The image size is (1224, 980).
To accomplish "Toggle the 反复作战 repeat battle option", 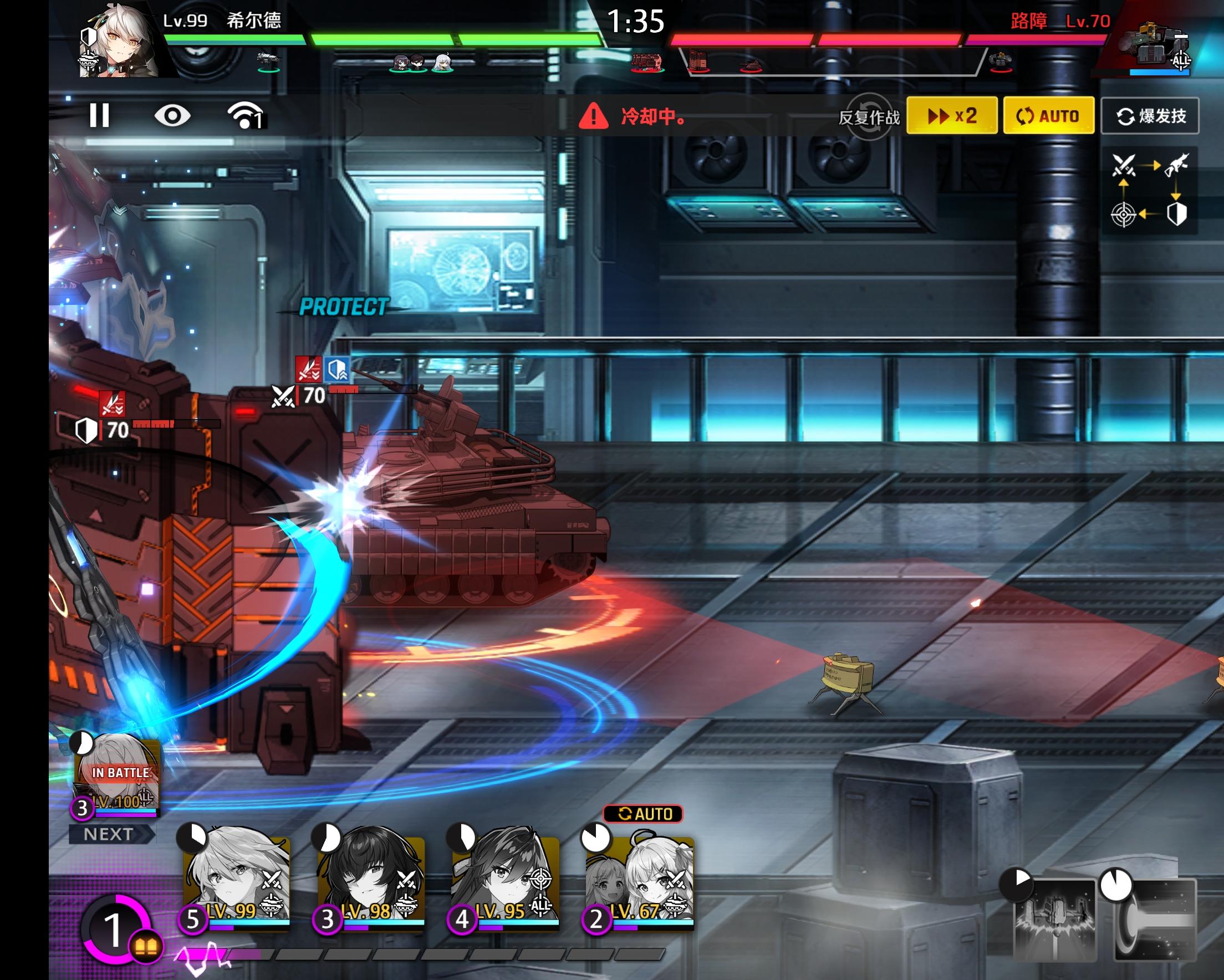I will pos(869,116).
